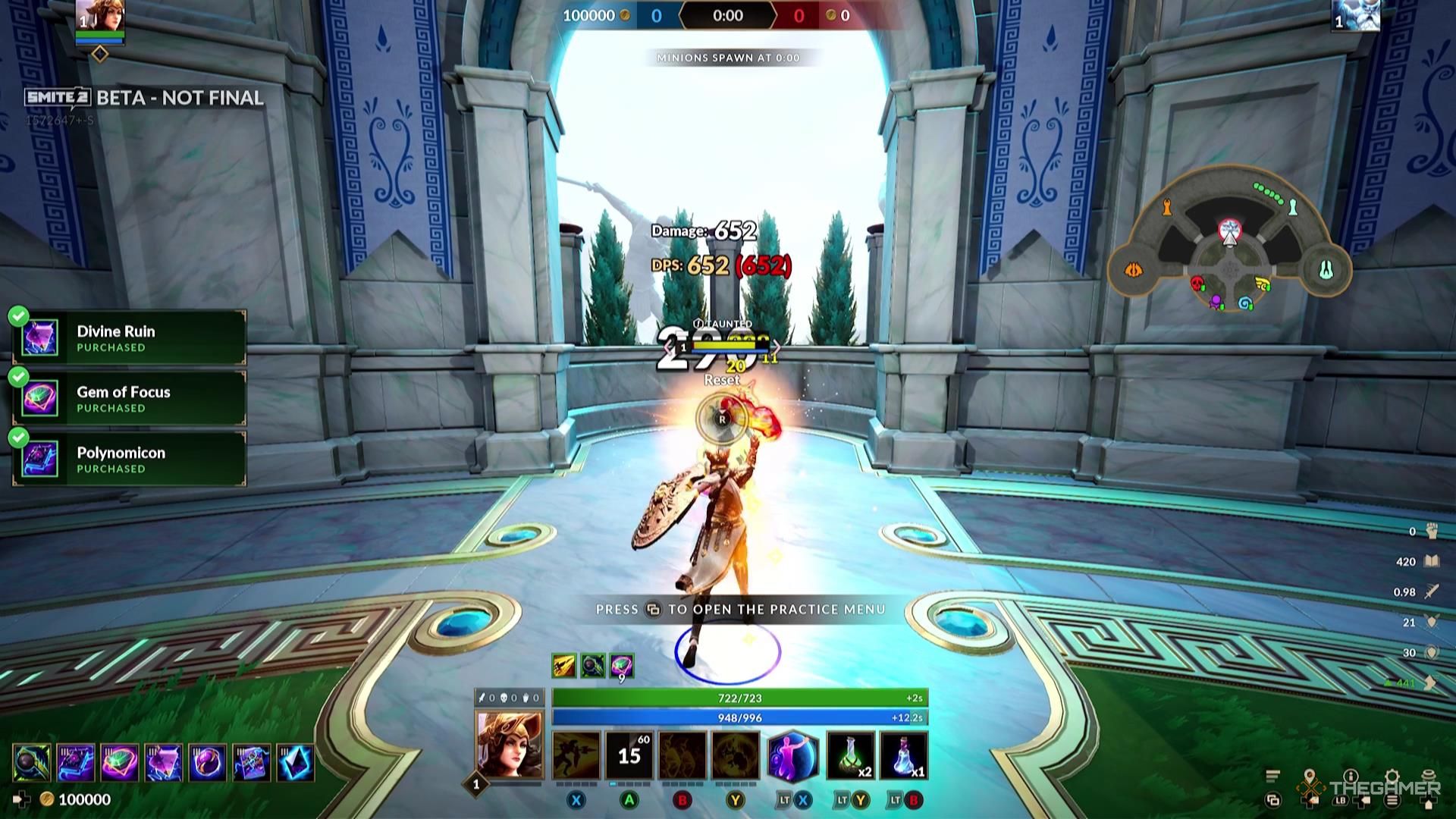The height and width of the screenshot is (819, 1456).
Task: Click the red skull marker on minimap
Action: pos(1197,284)
